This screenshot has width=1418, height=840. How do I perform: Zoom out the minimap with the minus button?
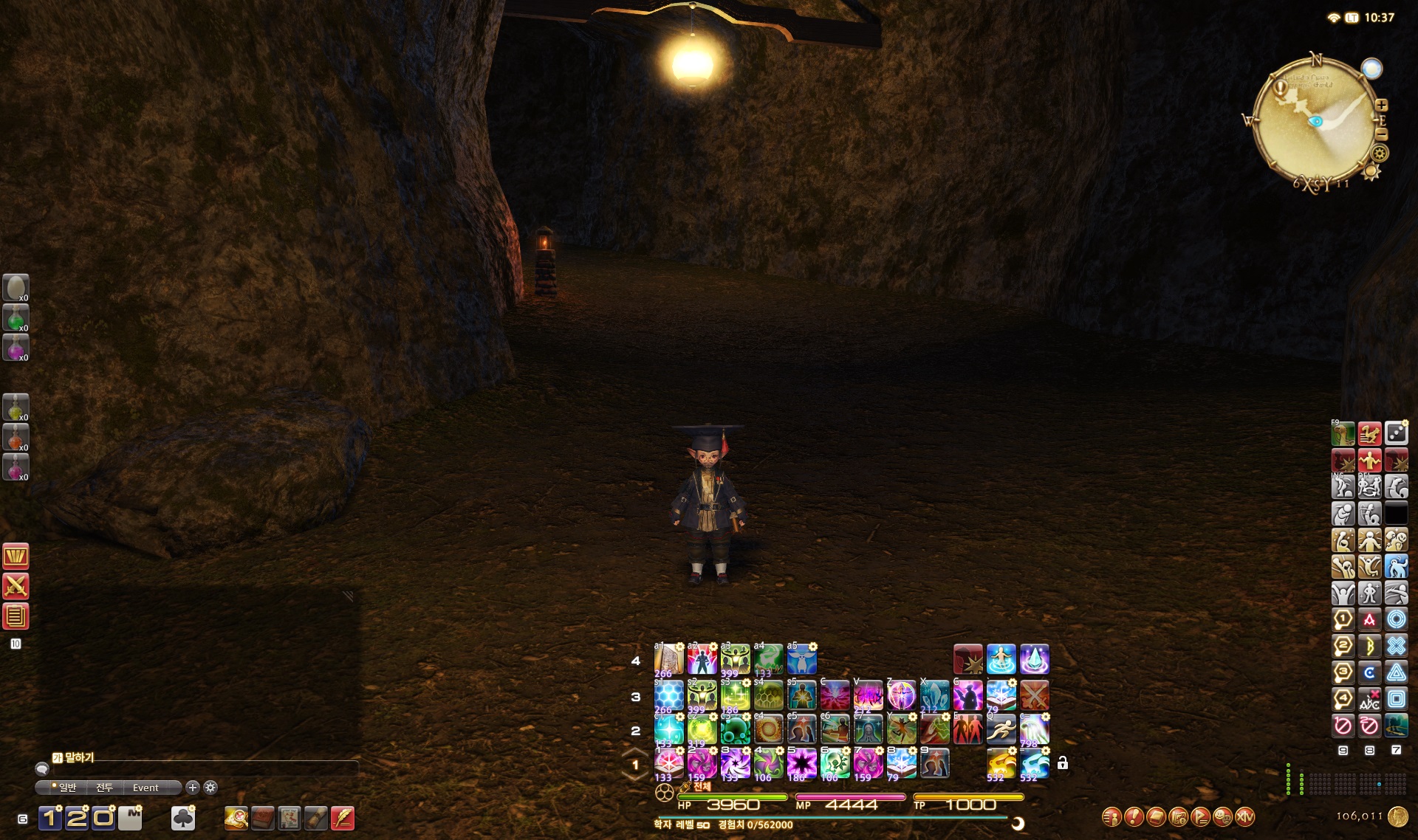point(1381,134)
